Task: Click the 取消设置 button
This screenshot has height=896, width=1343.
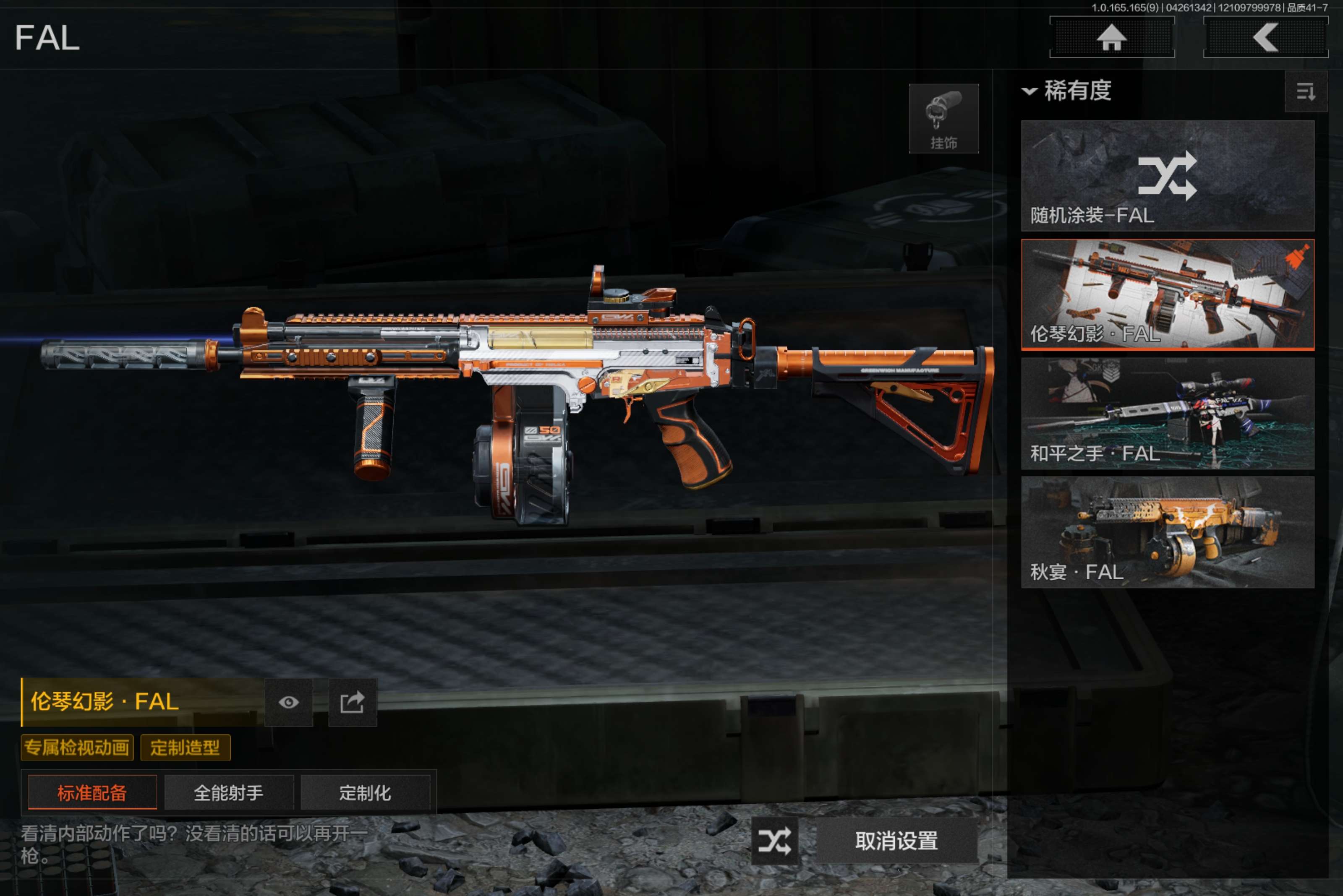Action: (x=896, y=841)
